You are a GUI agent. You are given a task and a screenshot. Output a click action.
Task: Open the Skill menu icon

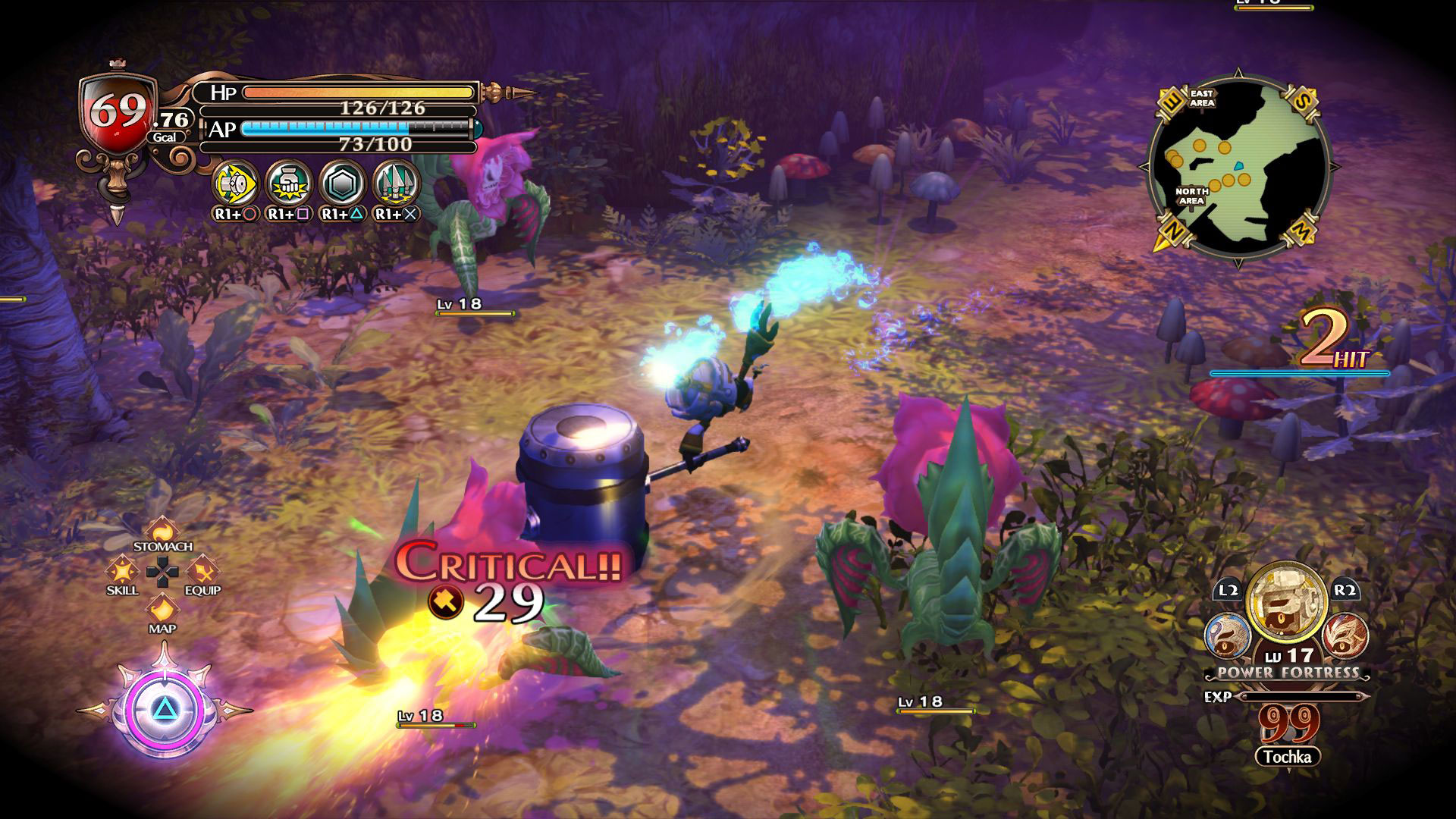coord(121,570)
